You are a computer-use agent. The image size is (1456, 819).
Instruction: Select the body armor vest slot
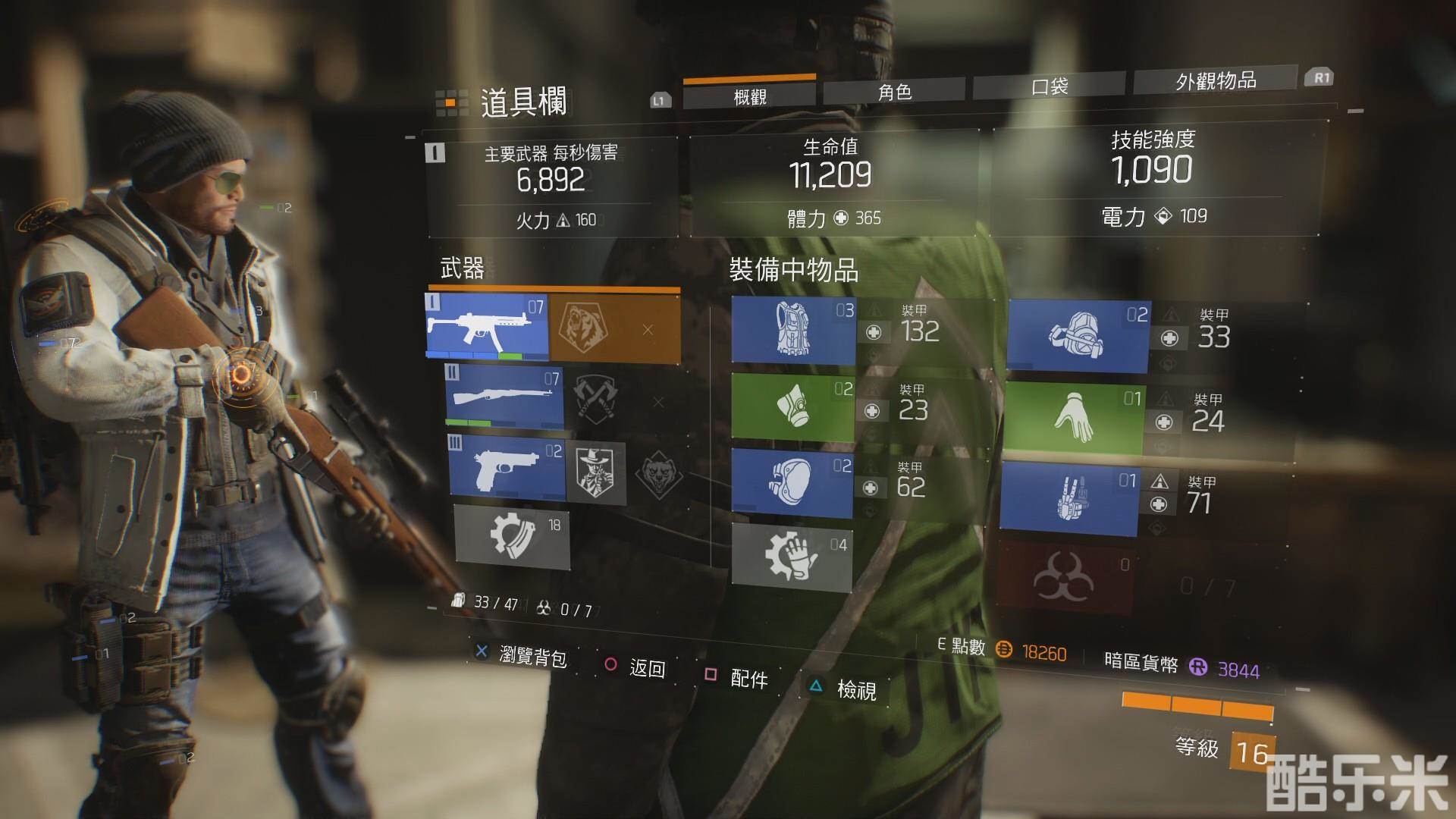click(x=793, y=330)
